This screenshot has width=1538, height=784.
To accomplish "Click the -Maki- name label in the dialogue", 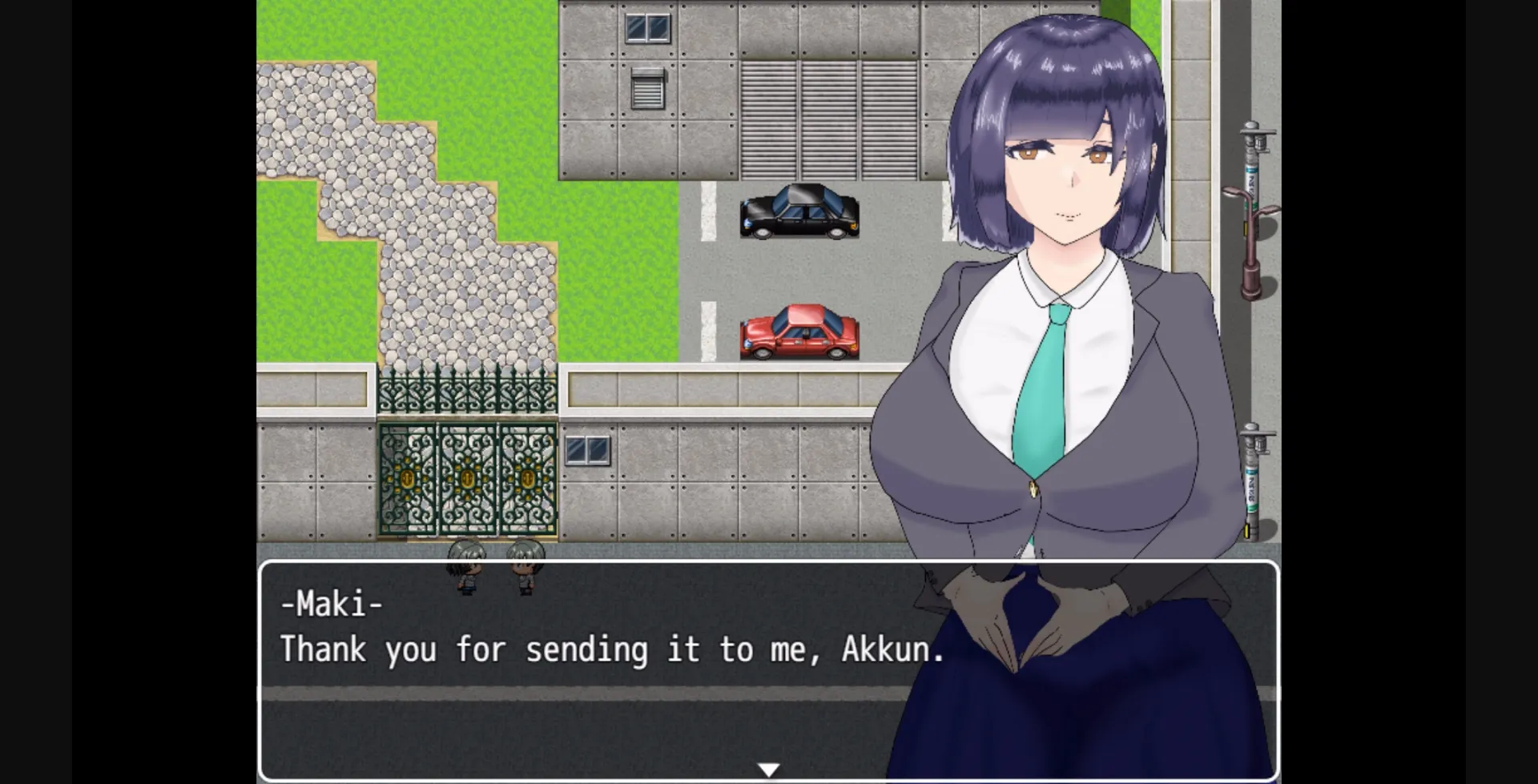I will 330,605.
